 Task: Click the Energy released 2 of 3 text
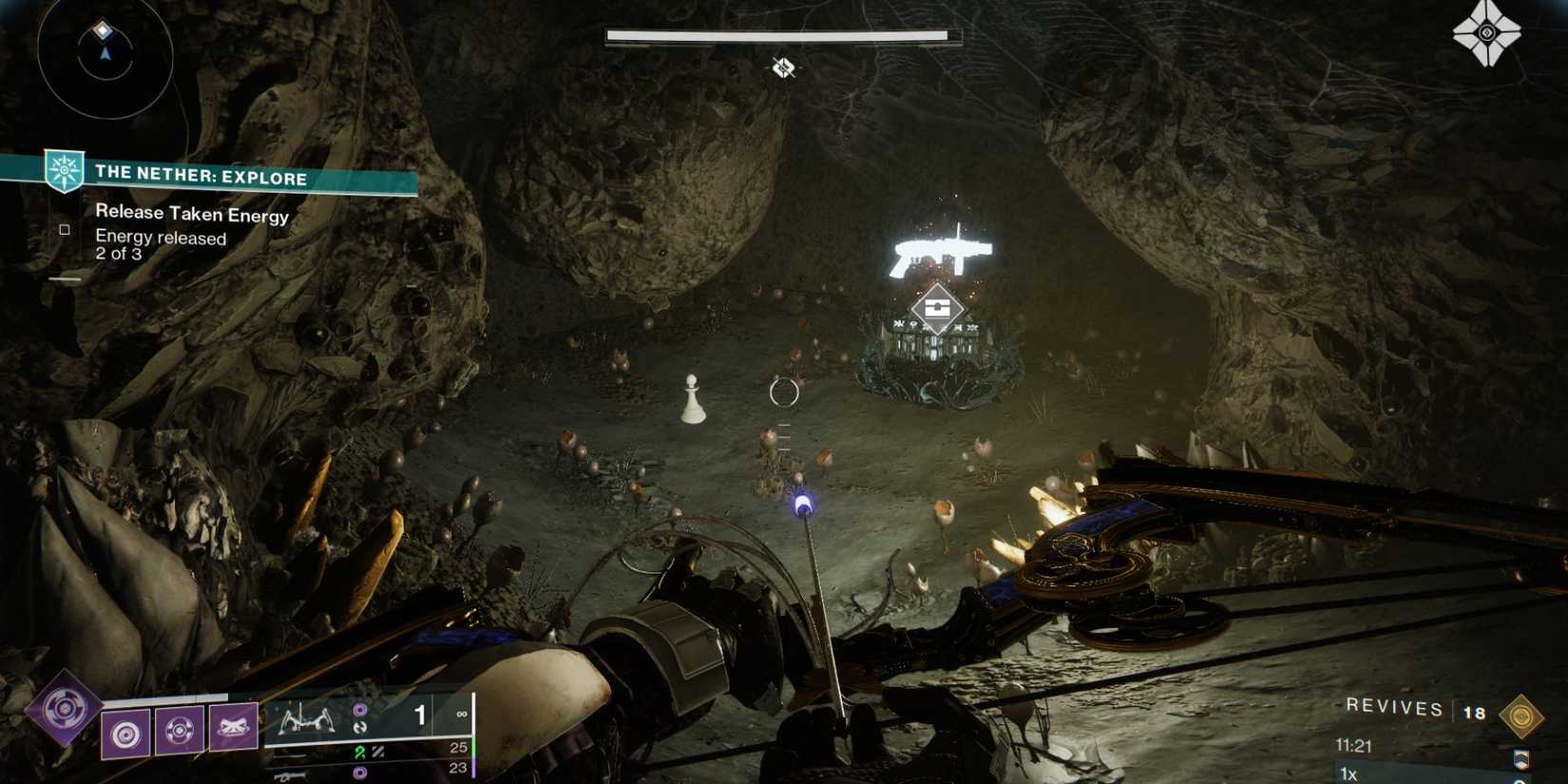coord(157,244)
